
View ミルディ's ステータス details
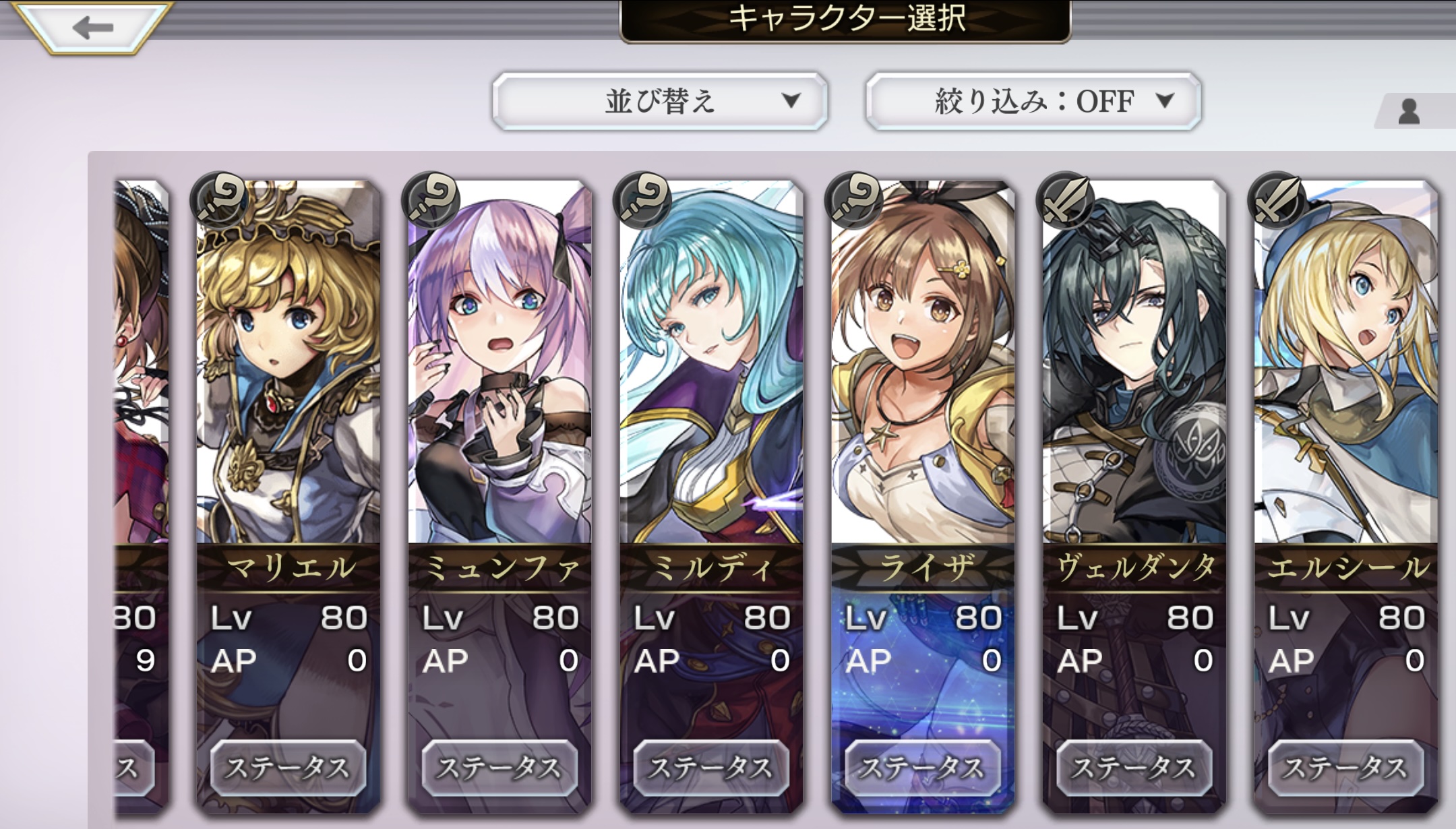pyautogui.click(x=711, y=767)
